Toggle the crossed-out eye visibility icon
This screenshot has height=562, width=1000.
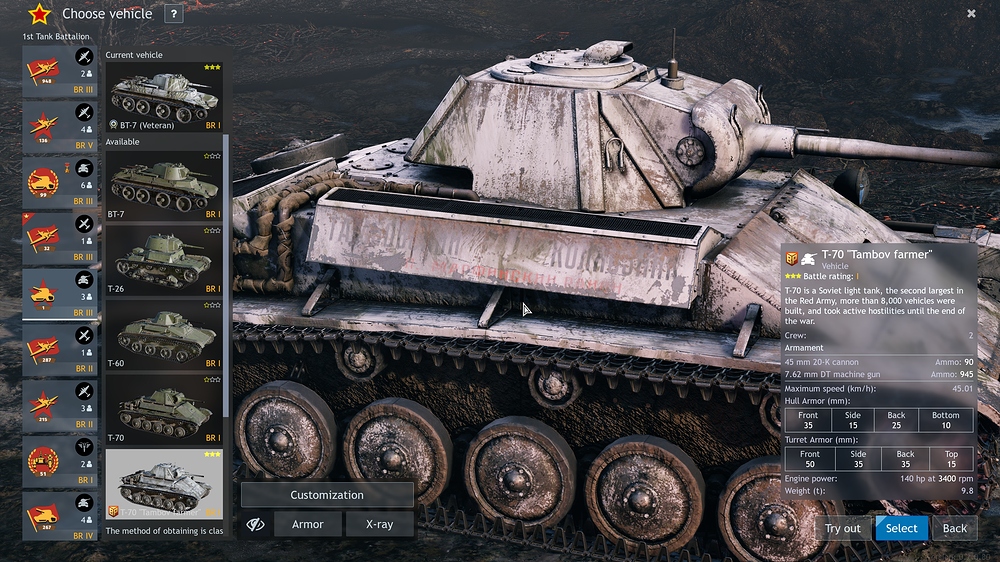255,524
